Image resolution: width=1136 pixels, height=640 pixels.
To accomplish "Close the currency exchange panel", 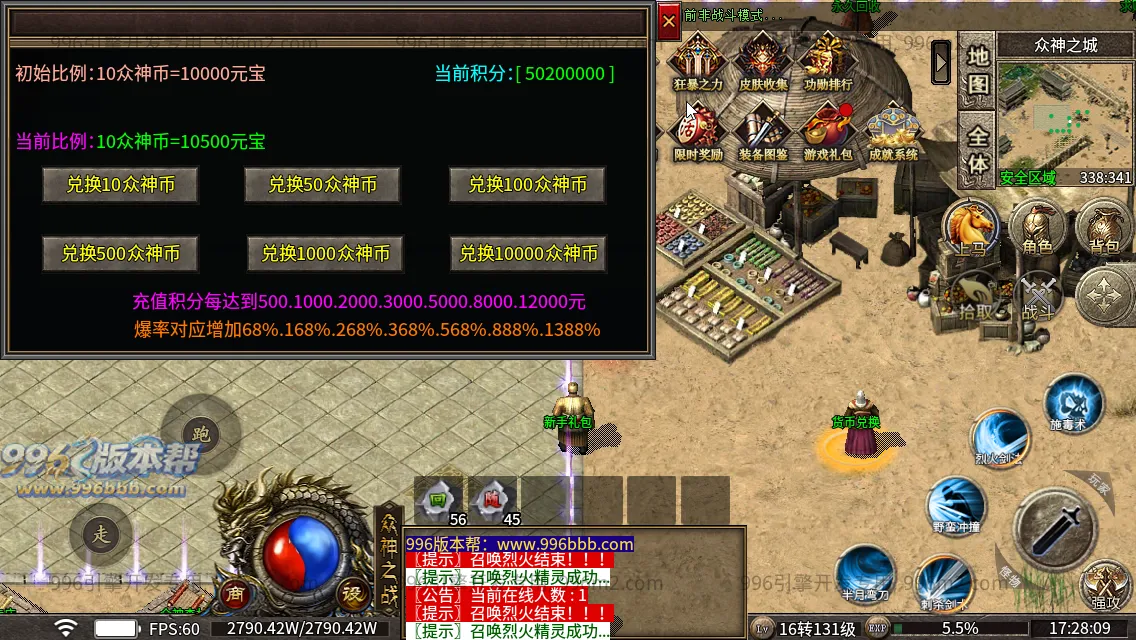I will (669, 21).
